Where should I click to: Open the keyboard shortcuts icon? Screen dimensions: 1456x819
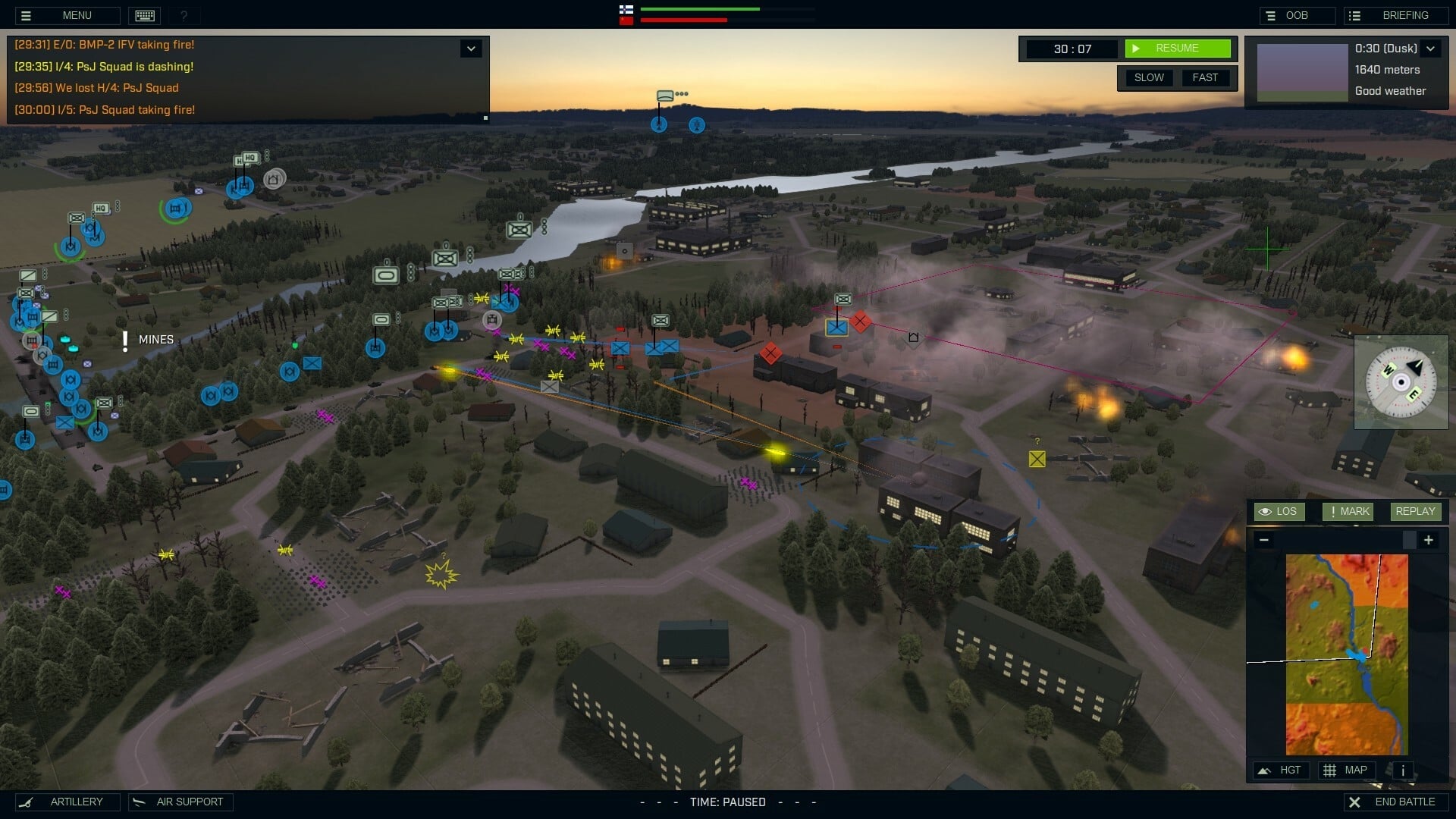click(144, 15)
